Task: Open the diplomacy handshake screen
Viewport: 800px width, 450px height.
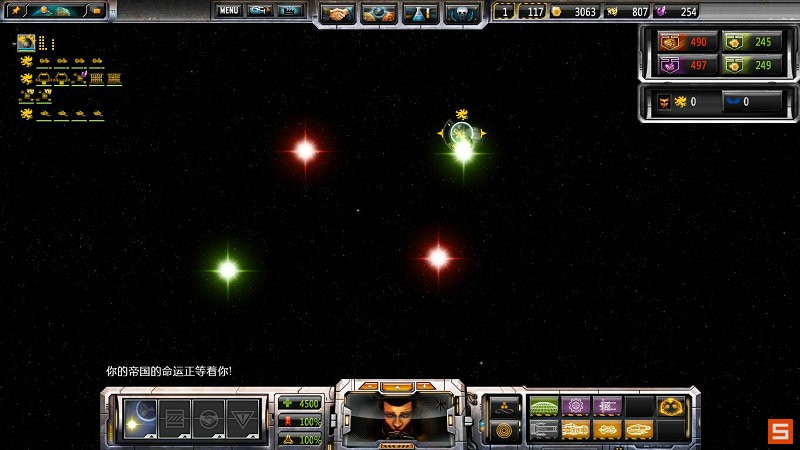Action: (x=338, y=14)
